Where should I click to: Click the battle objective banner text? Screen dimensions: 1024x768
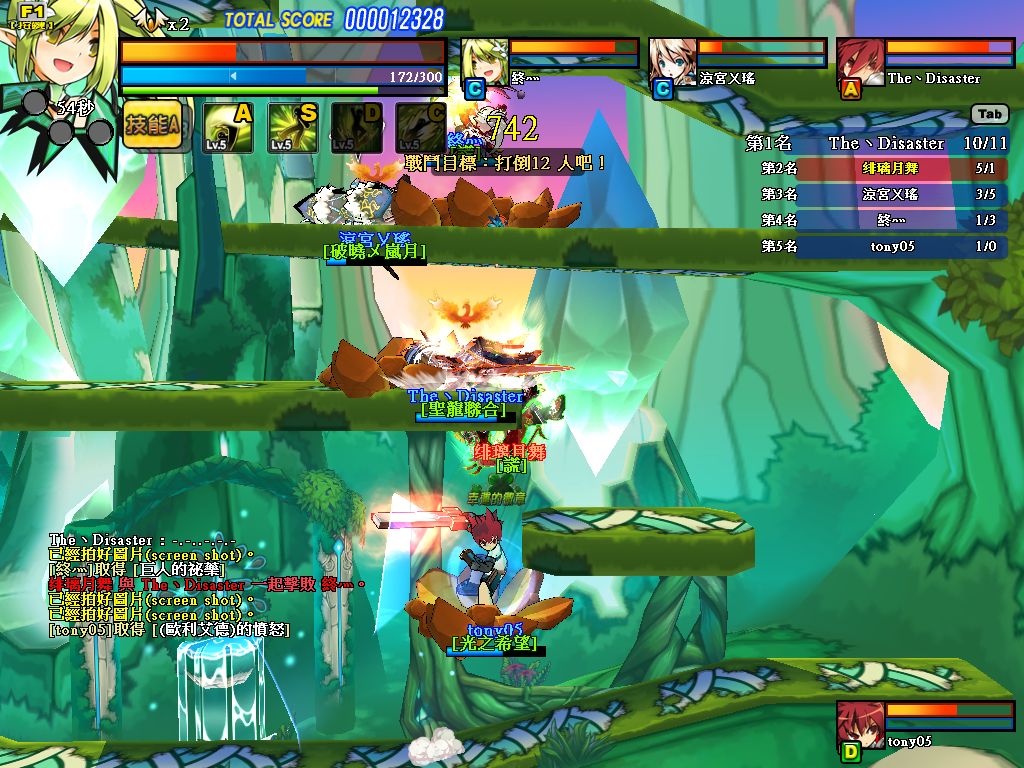point(506,162)
